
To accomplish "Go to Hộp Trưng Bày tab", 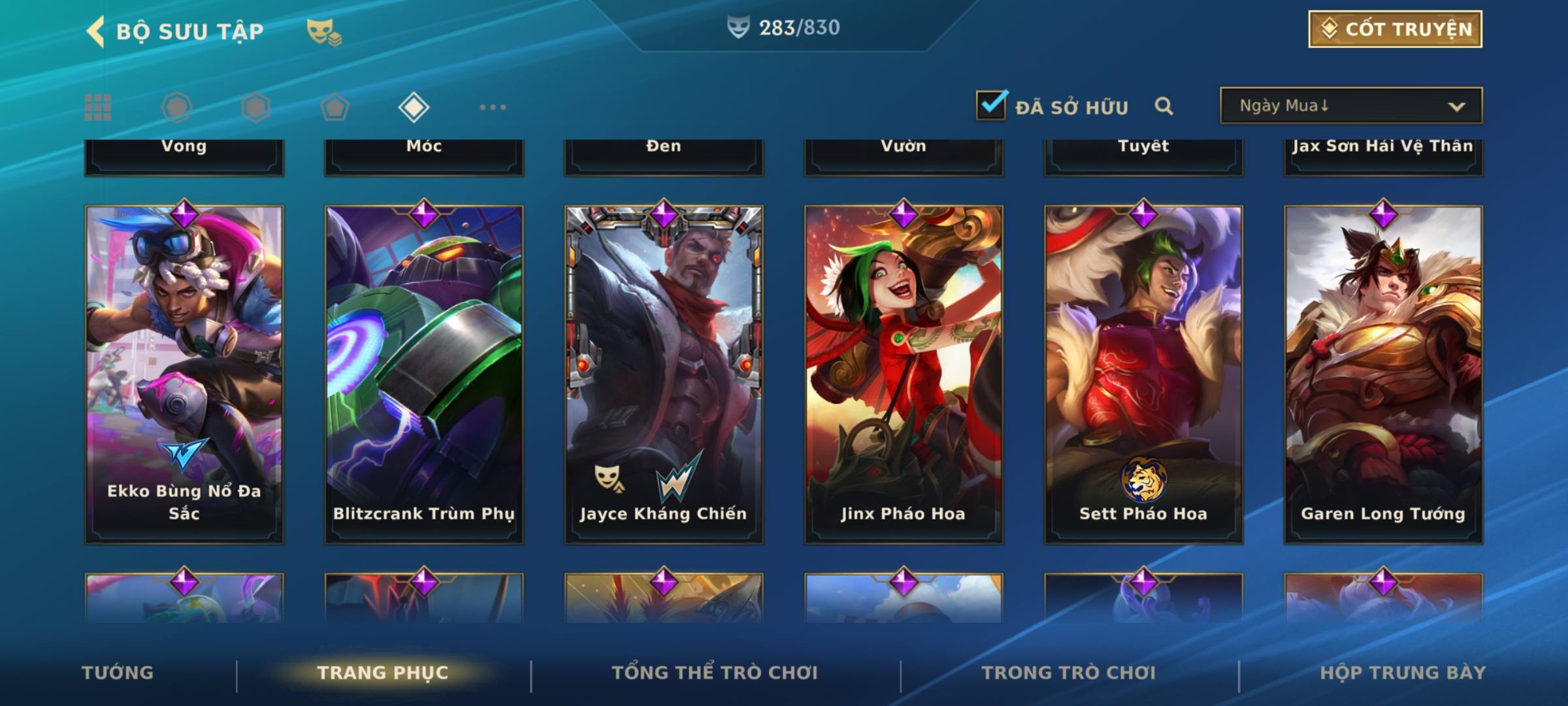I will [x=1403, y=673].
